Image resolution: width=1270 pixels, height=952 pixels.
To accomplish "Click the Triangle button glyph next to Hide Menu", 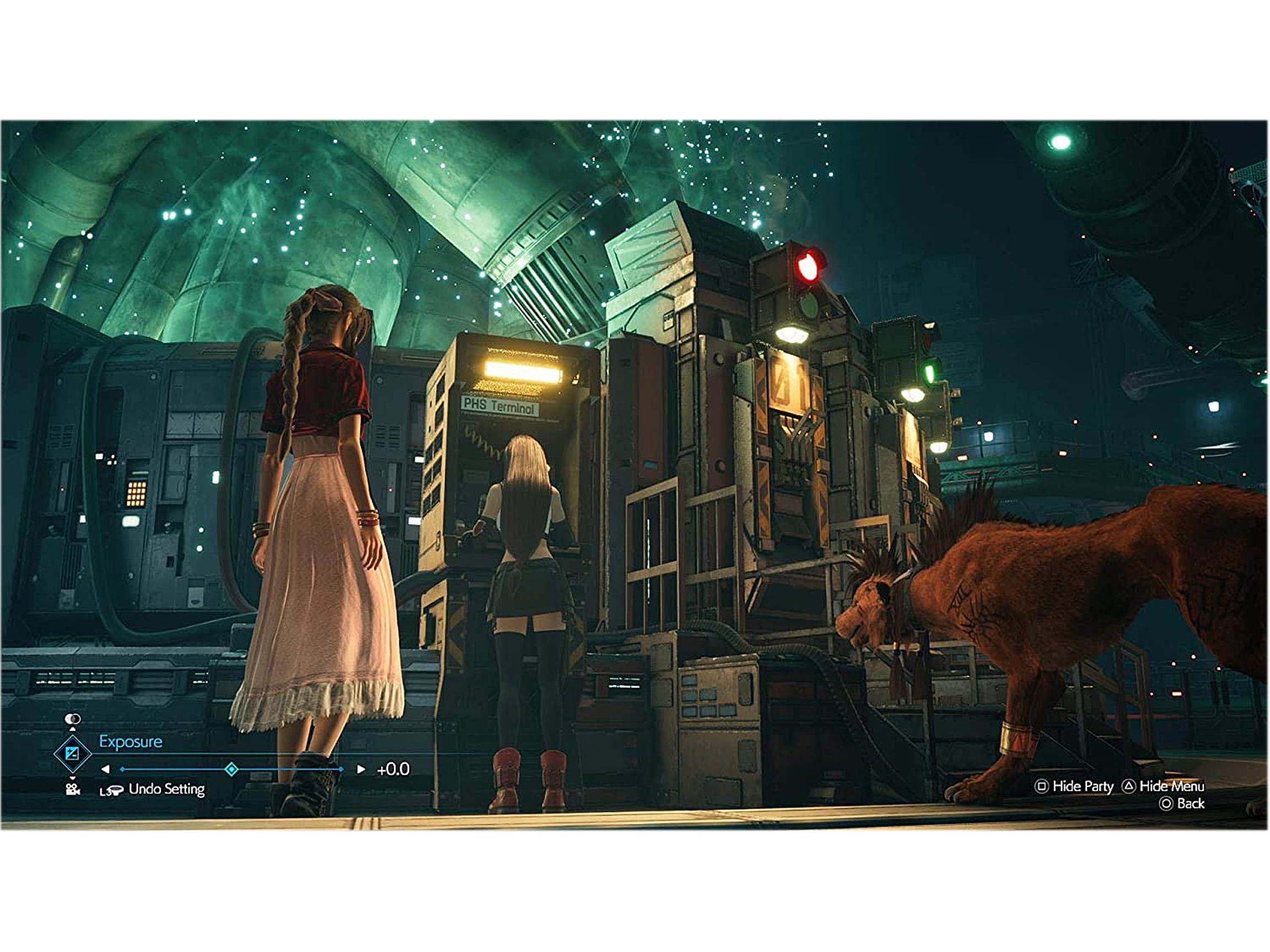I will pyautogui.click(x=1129, y=787).
